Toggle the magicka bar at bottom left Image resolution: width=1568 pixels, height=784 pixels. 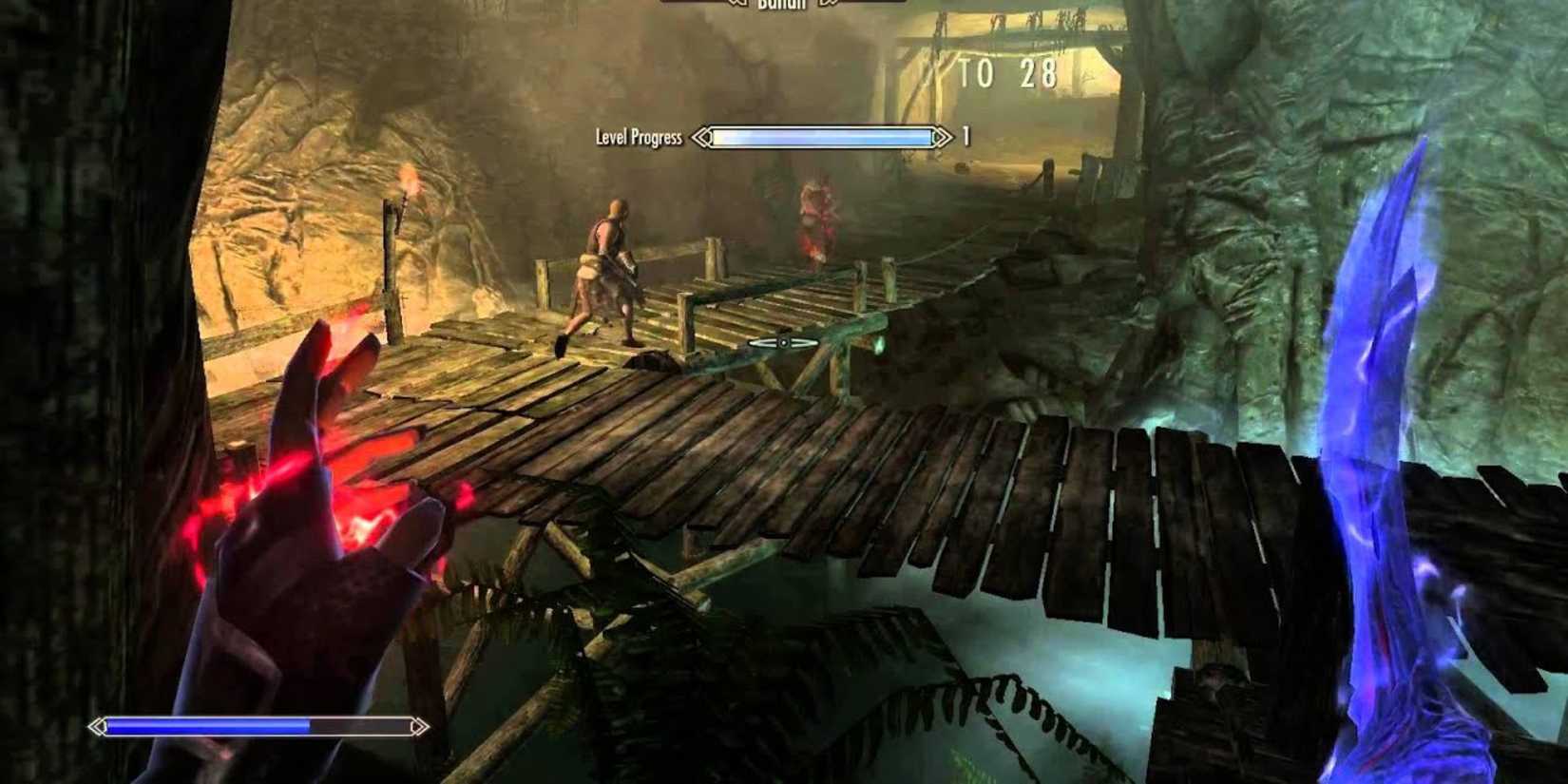click(257, 727)
